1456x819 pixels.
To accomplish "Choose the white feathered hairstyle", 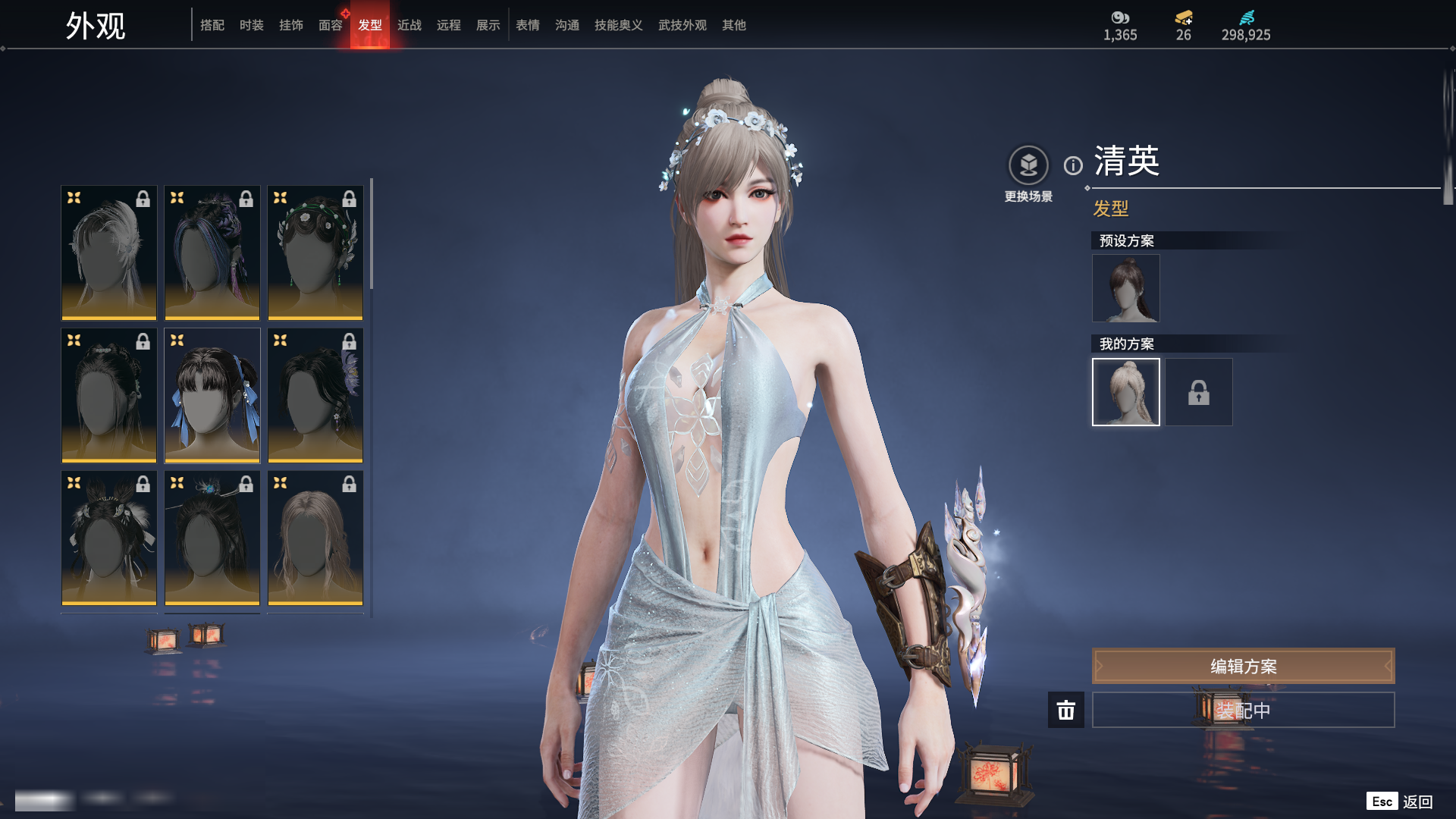I will coord(109,253).
